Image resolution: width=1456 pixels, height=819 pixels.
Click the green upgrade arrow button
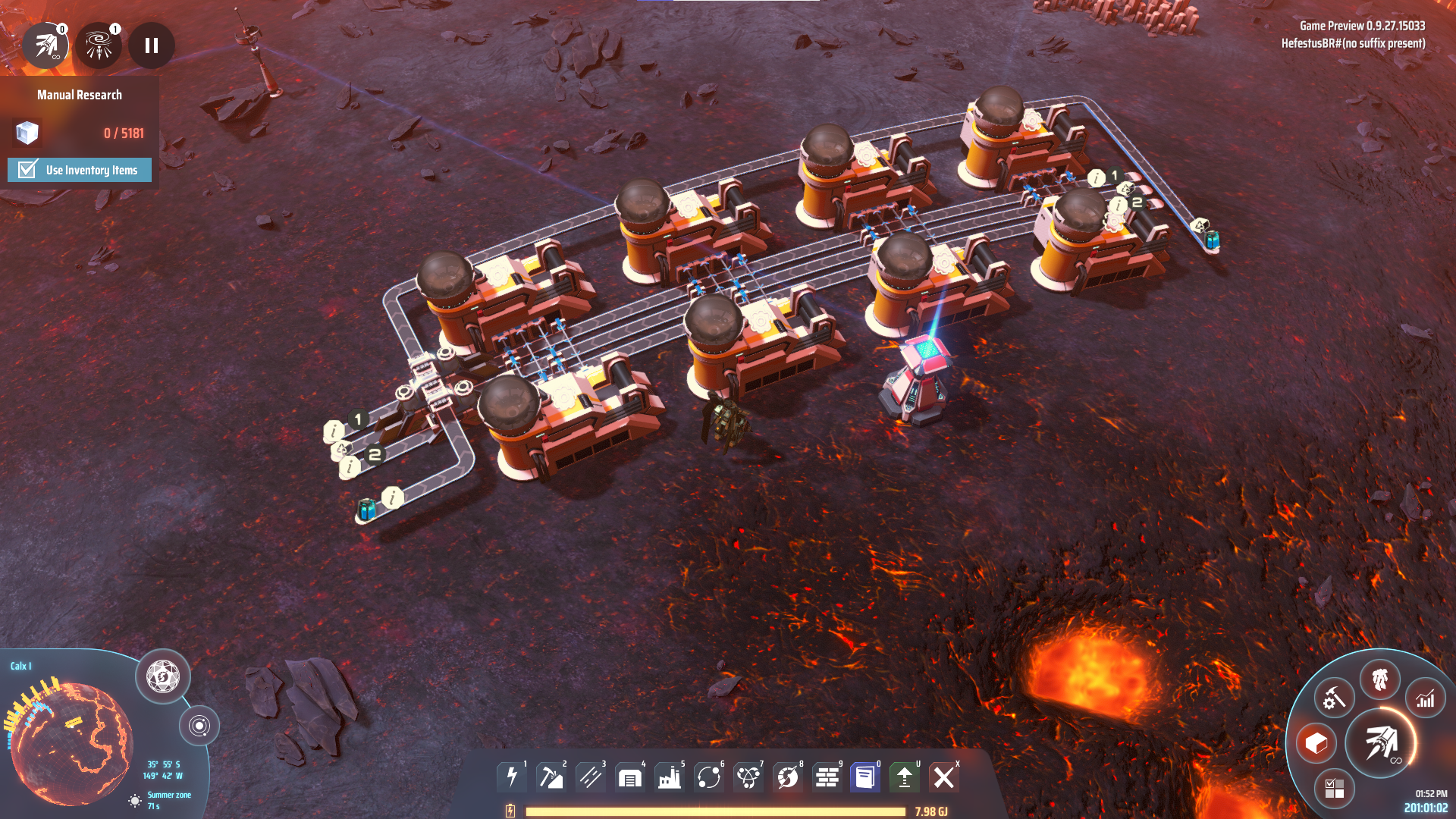[x=905, y=777]
